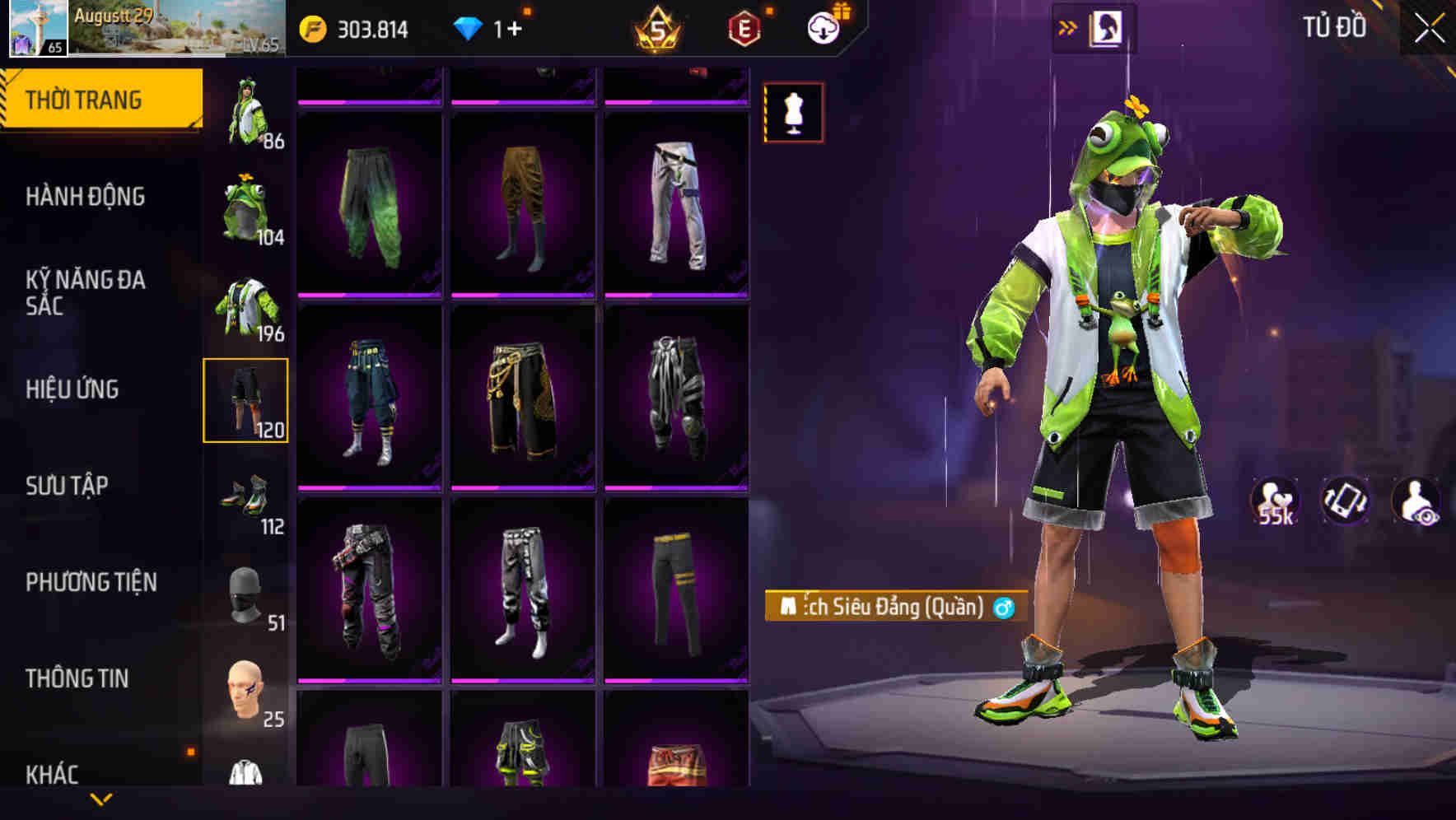
Task: Open THÔNG TIN from the sidebar
Action: [x=78, y=677]
